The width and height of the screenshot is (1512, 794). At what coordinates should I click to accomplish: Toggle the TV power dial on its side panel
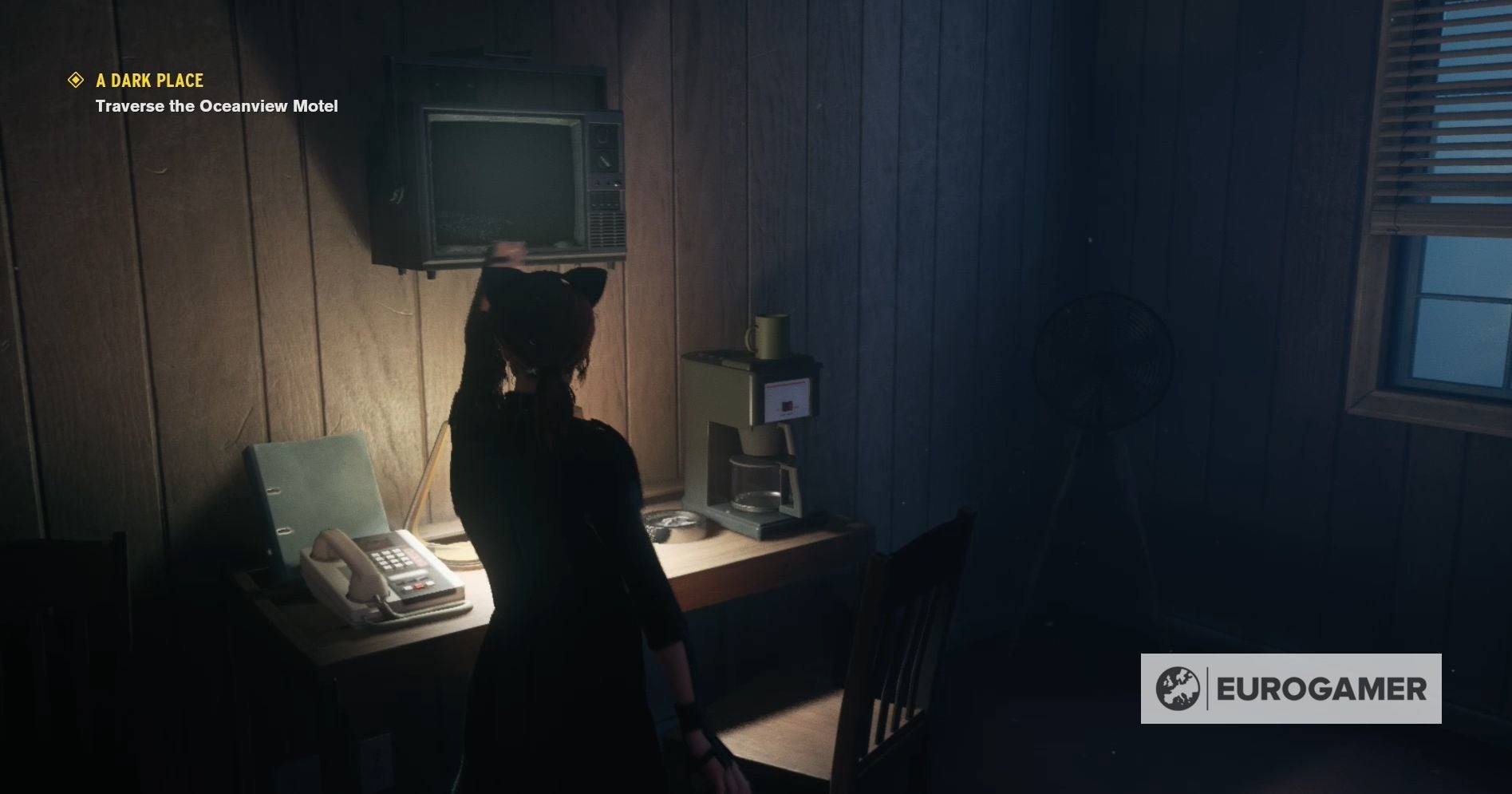pyautogui.click(x=602, y=136)
